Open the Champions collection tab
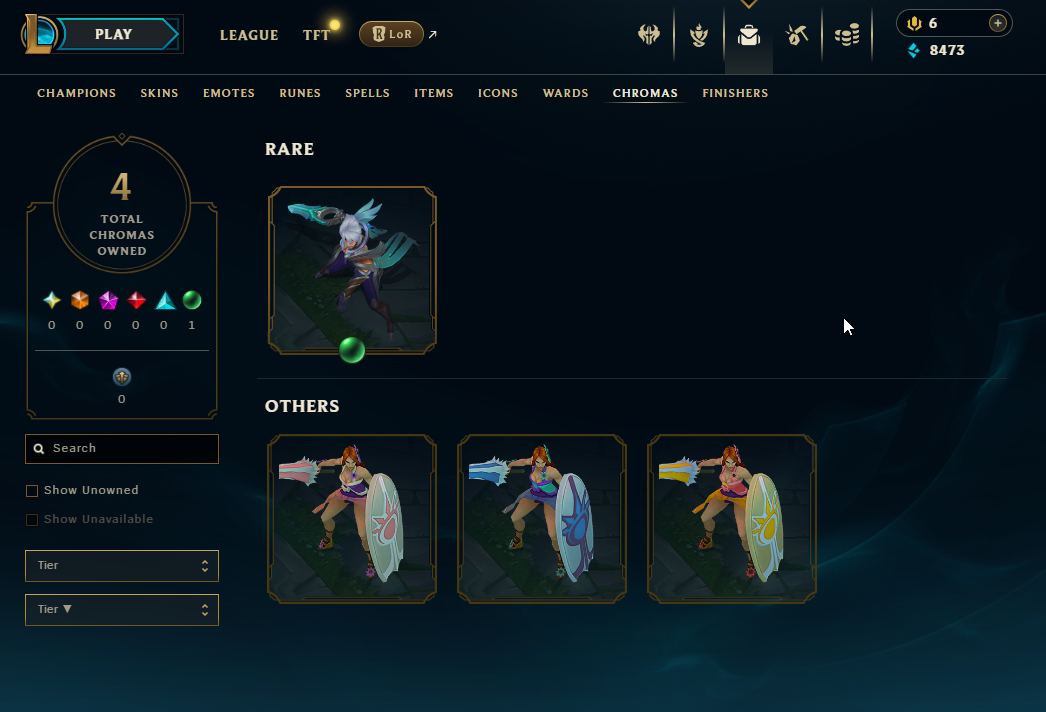 pos(77,93)
